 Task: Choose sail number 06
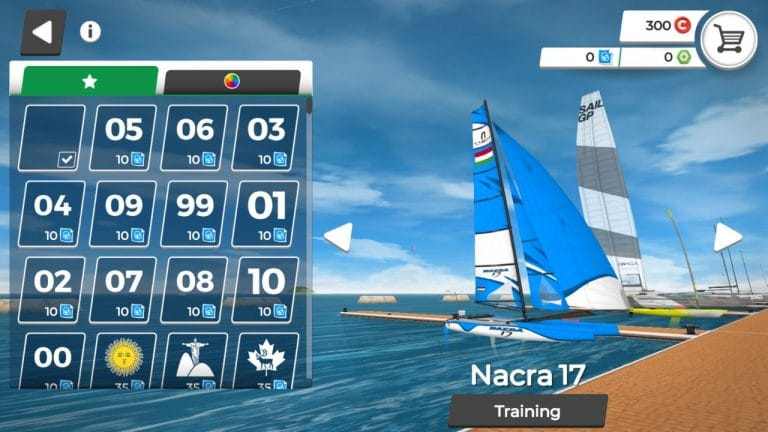coord(195,138)
